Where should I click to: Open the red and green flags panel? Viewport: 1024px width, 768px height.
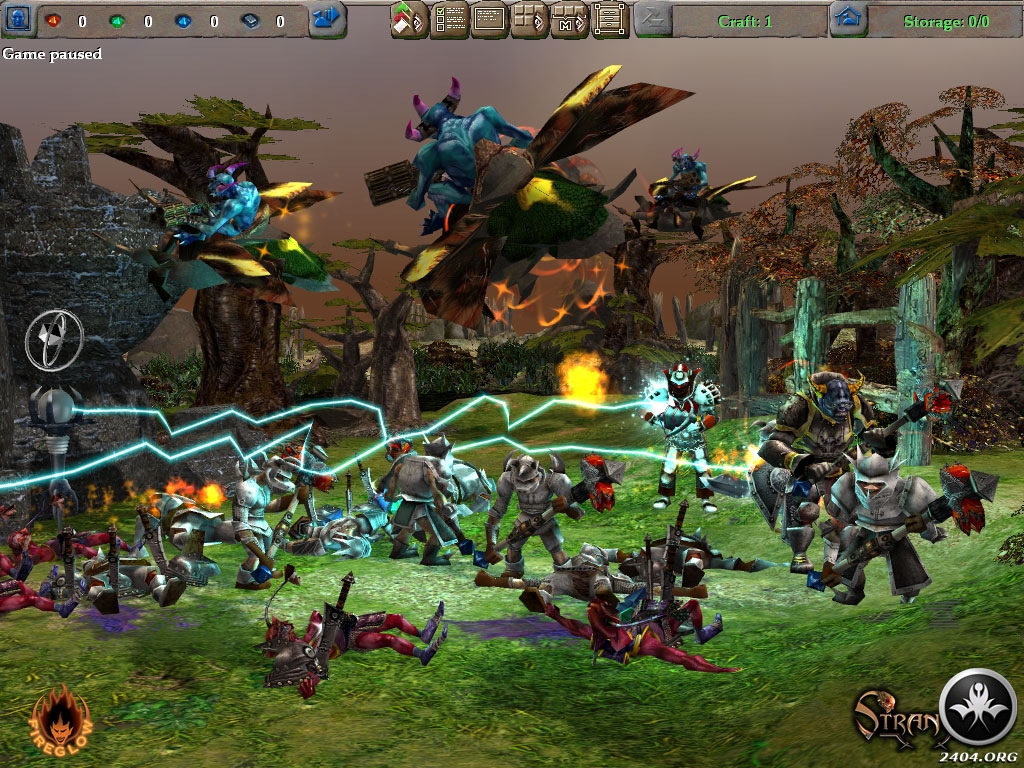(409, 19)
